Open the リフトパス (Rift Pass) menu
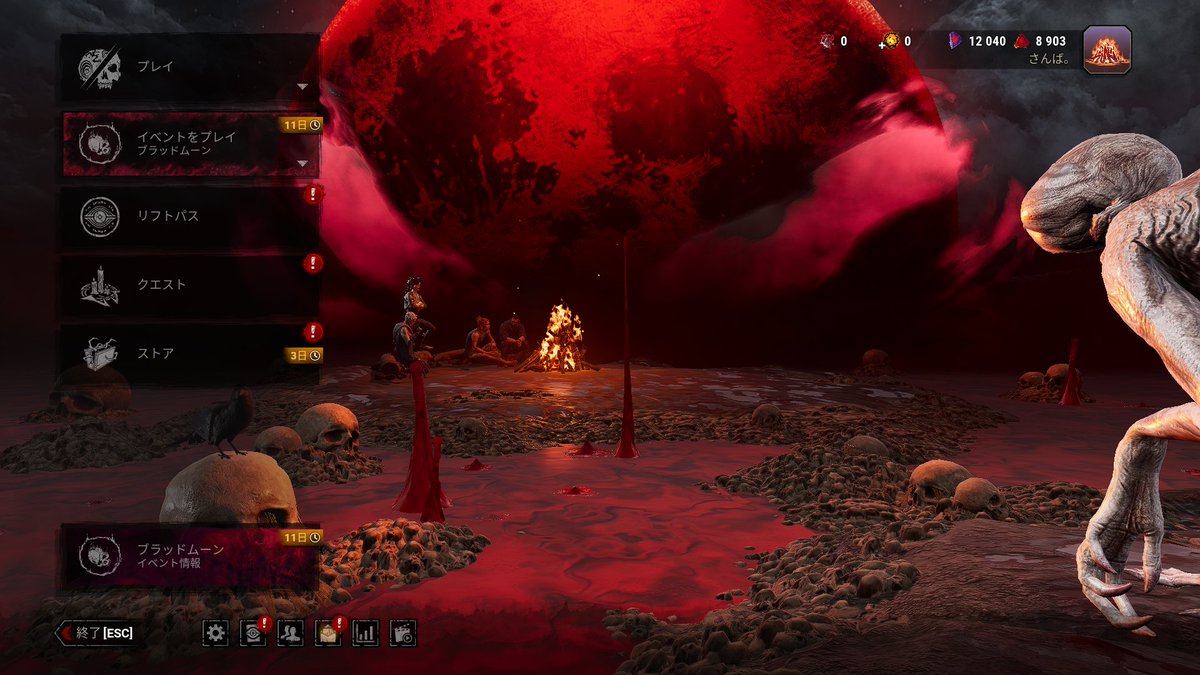This screenshot has width=1200, height=675. [189, 216]
